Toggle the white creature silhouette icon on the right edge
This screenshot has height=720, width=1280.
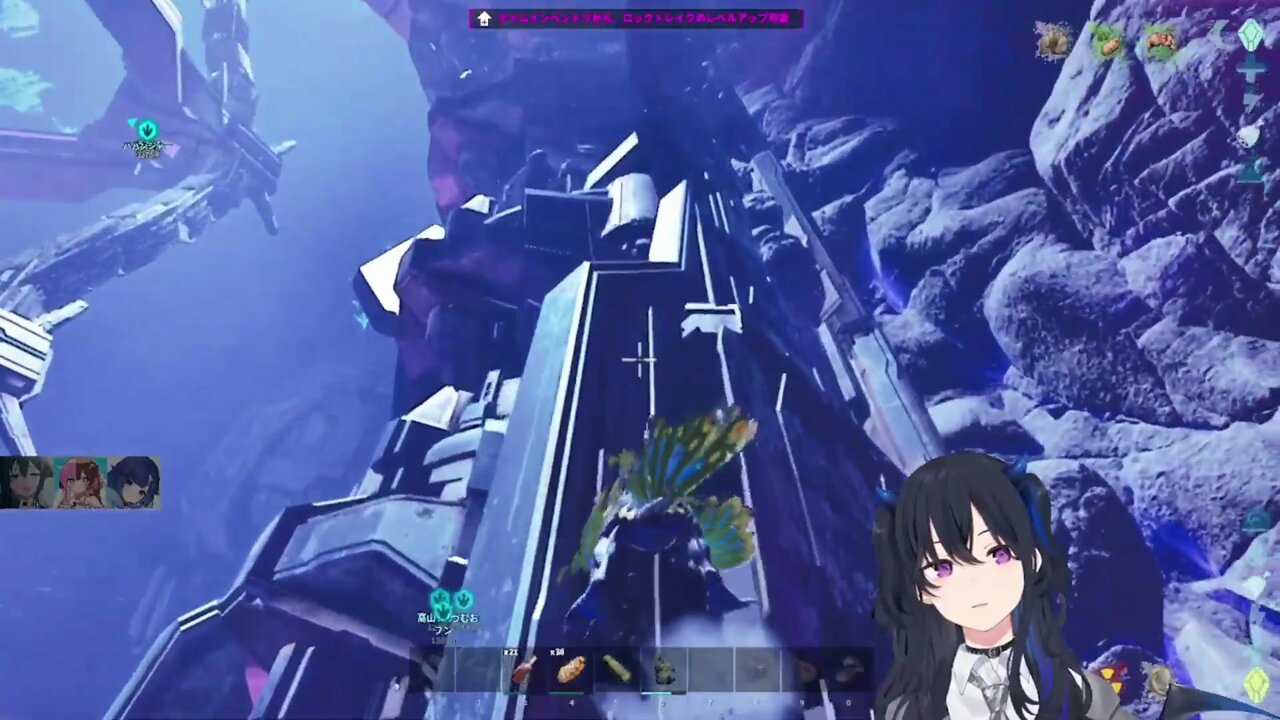(x=1249, y=136)
